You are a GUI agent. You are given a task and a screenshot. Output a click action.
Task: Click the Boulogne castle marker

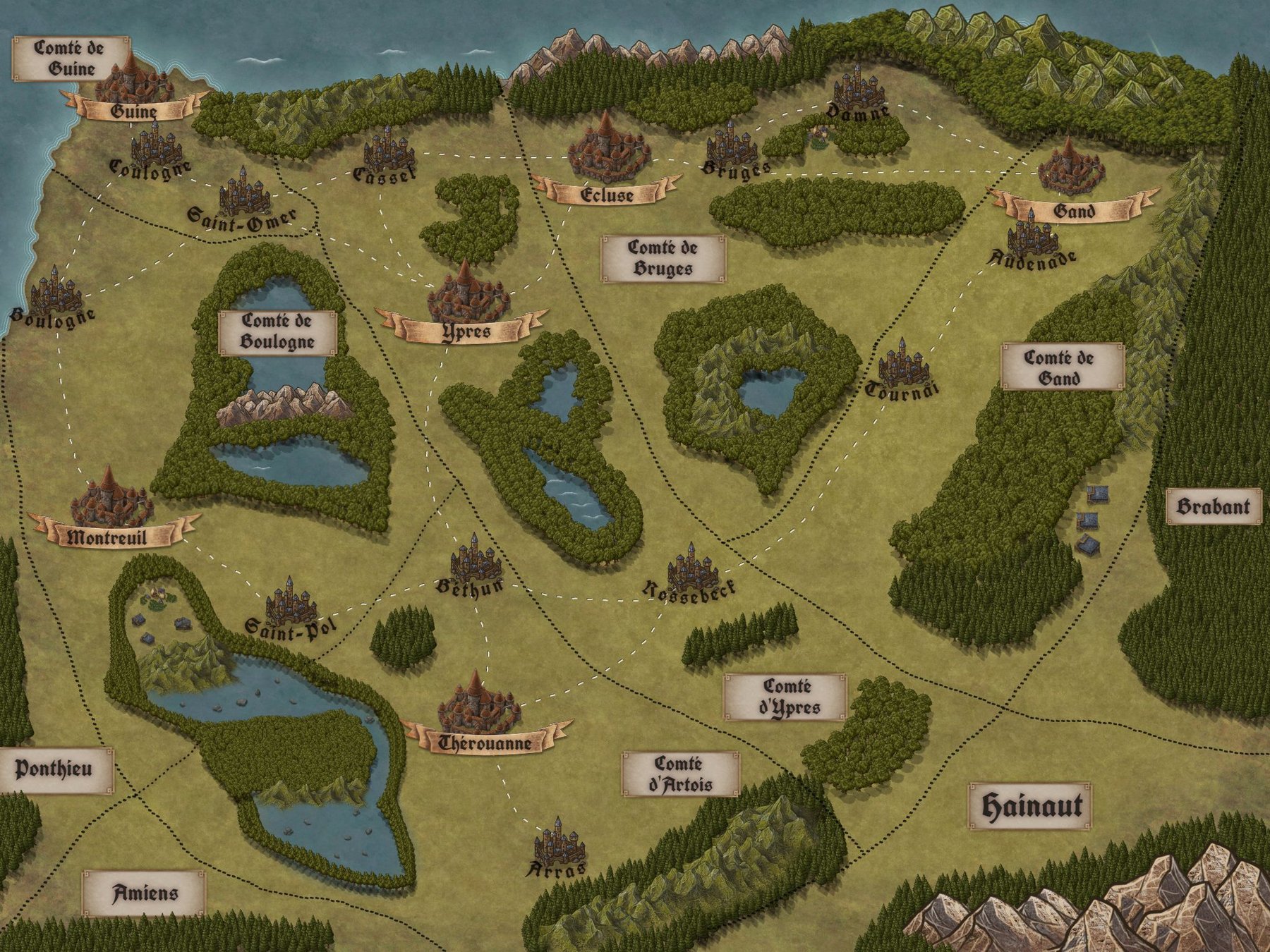55,291
